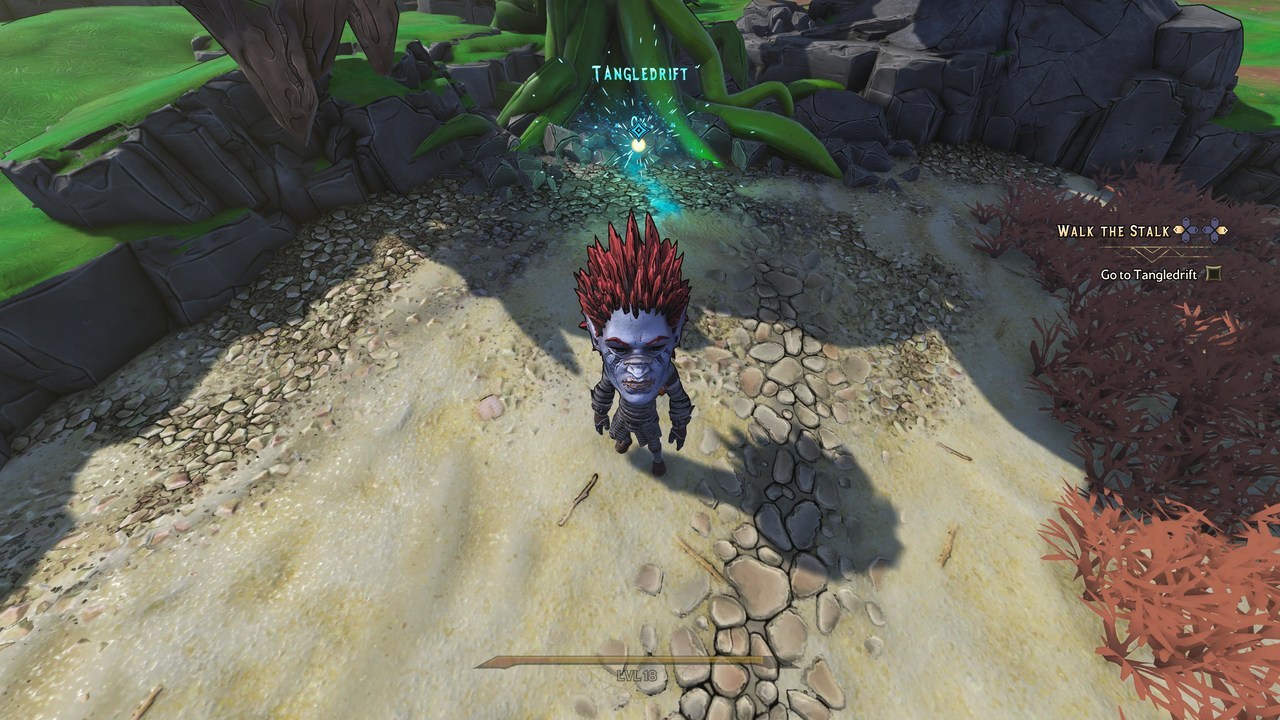Open the Walk the Stalk quest tracker

click(1113, 231)
